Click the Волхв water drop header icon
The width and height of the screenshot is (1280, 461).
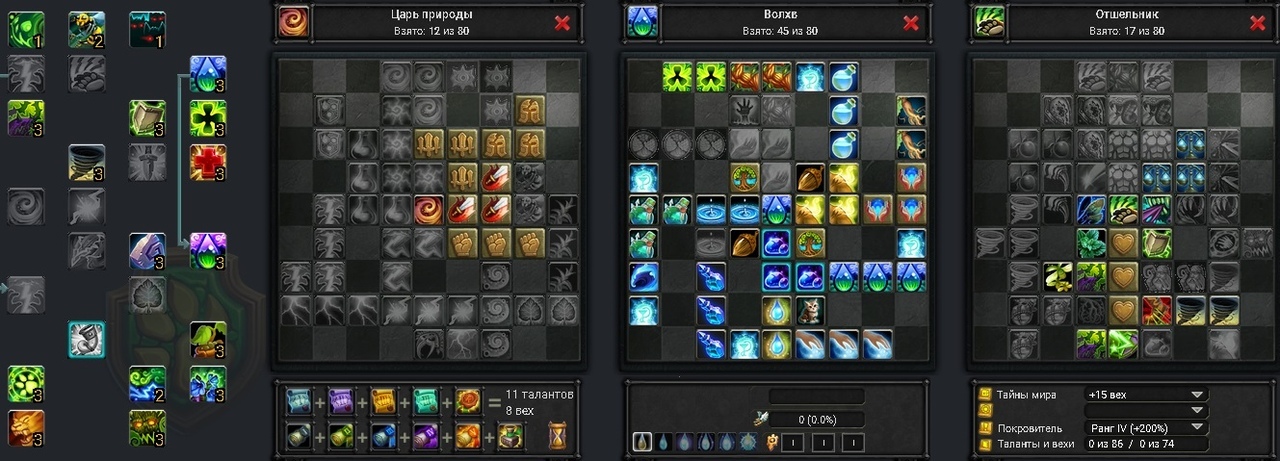[x=641, y=22]
